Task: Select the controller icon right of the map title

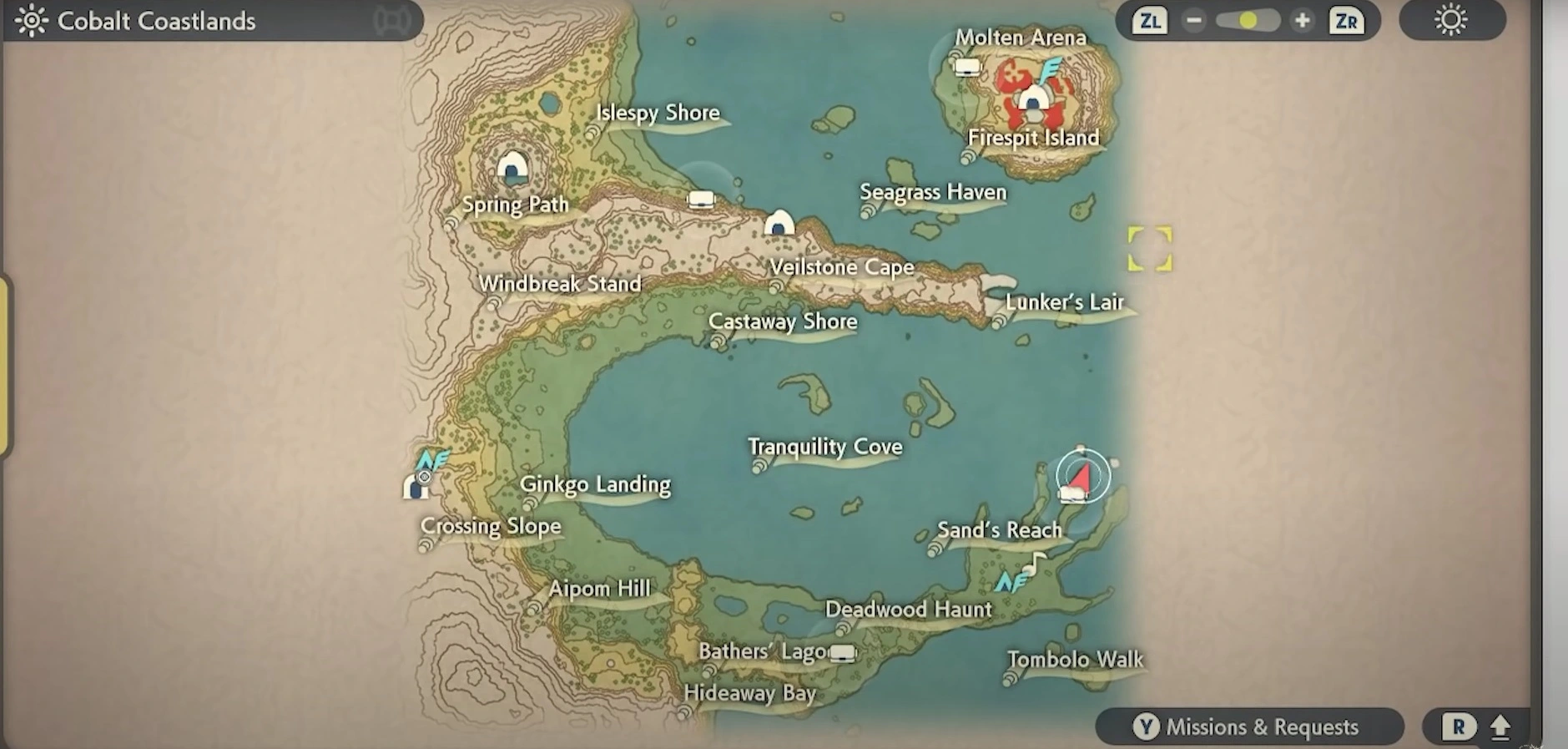Action: [391, 18]
